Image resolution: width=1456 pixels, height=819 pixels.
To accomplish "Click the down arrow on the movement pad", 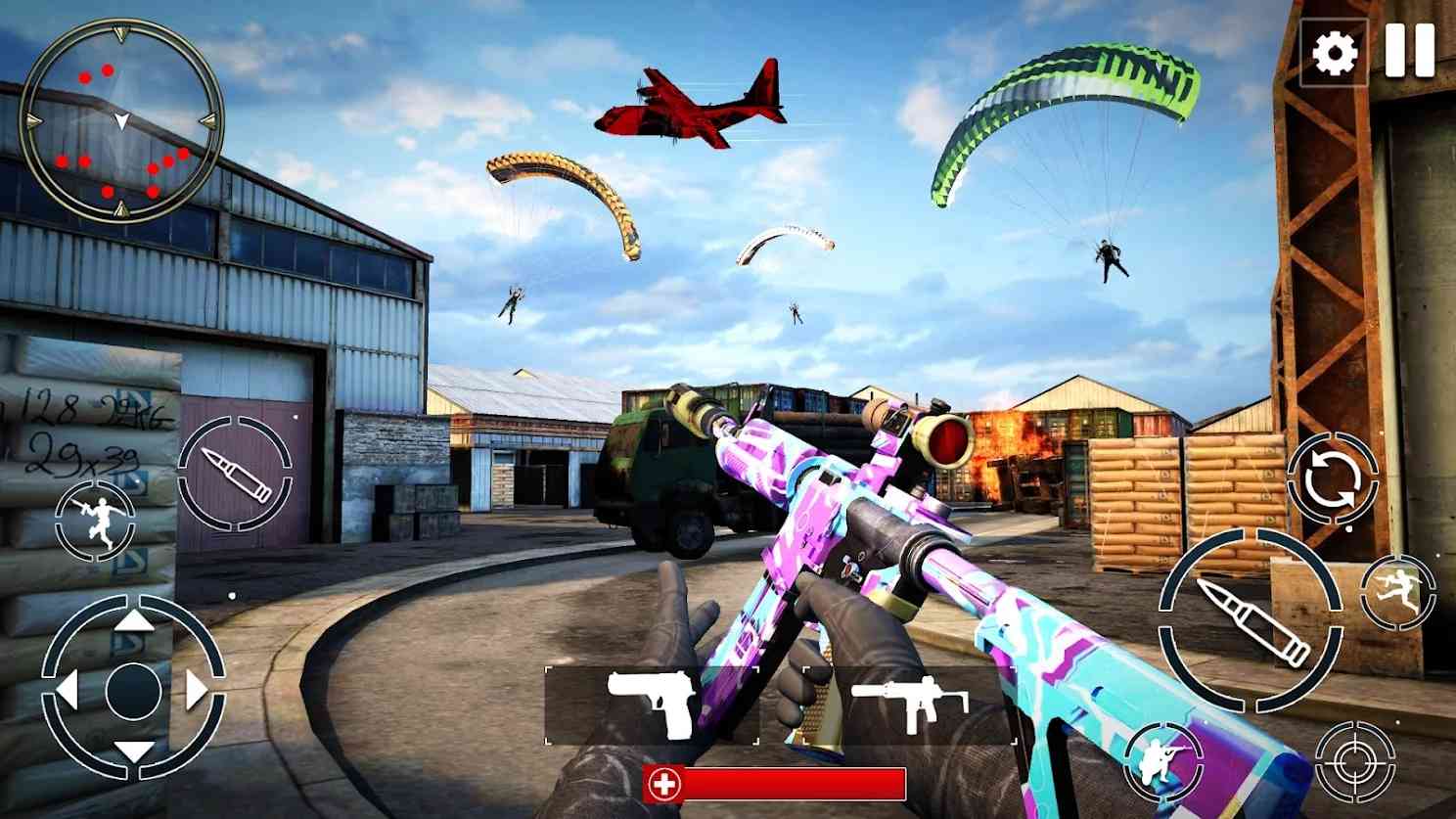I will click(x=134, y=751).
